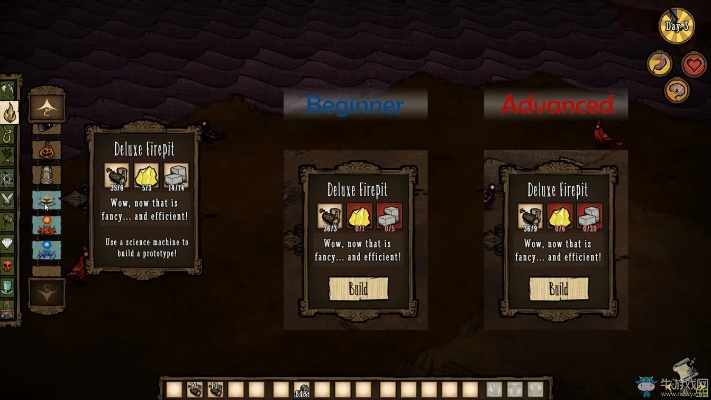711x400 pixels.
Task: Click the brain sanity meter
Action: pos(677,91)
